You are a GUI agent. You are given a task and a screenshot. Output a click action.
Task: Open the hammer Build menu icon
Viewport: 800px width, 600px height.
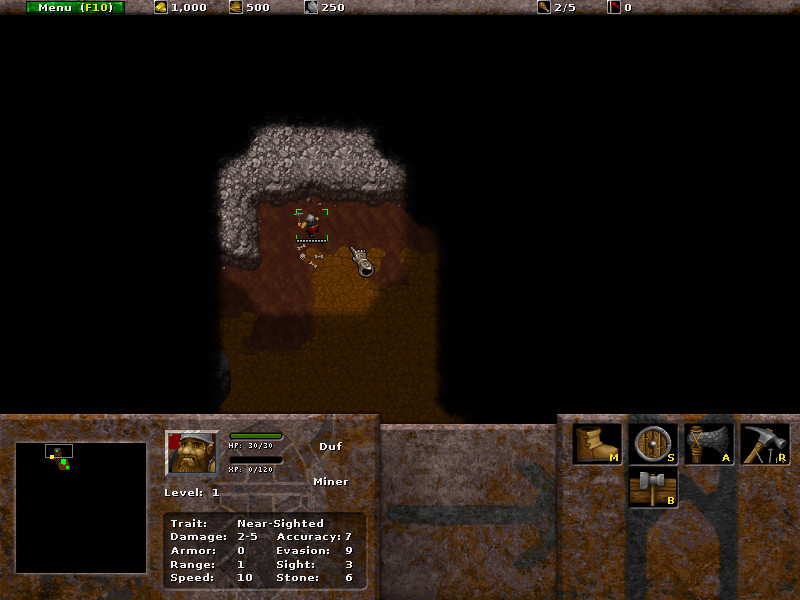tap(654, 489)
